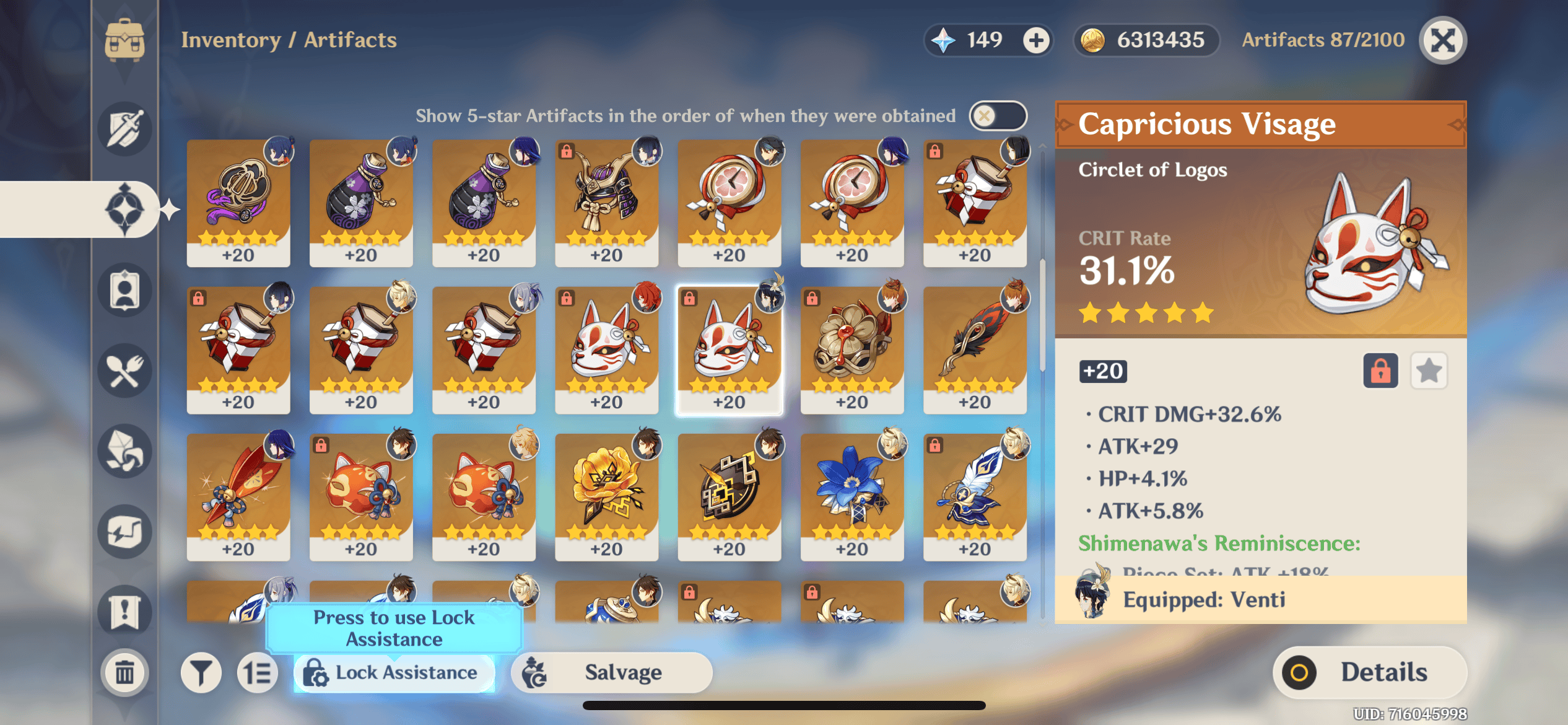Change the artifact sort order

(258, 672)
